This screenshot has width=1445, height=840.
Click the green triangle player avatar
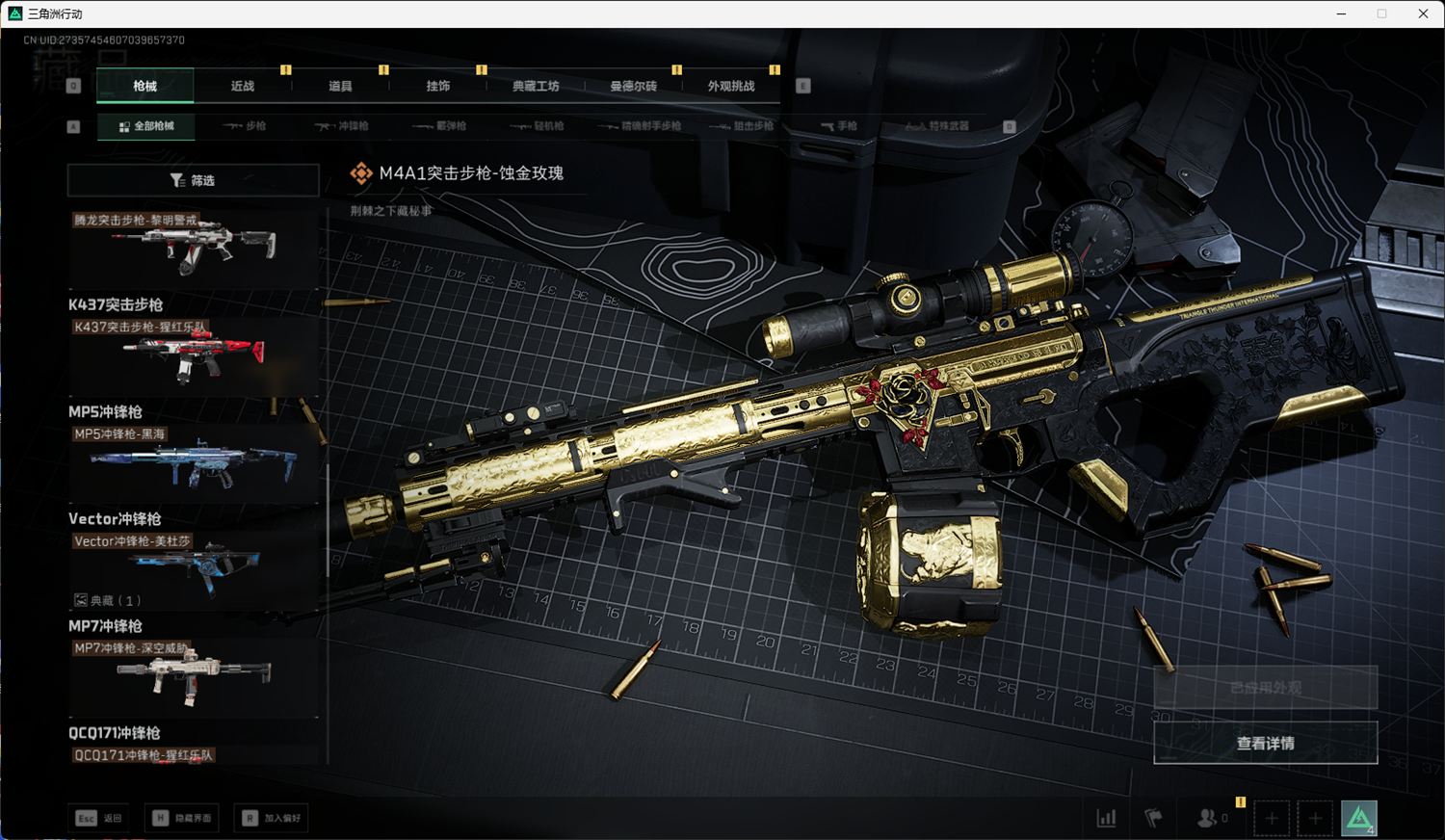pos(1359,819)
